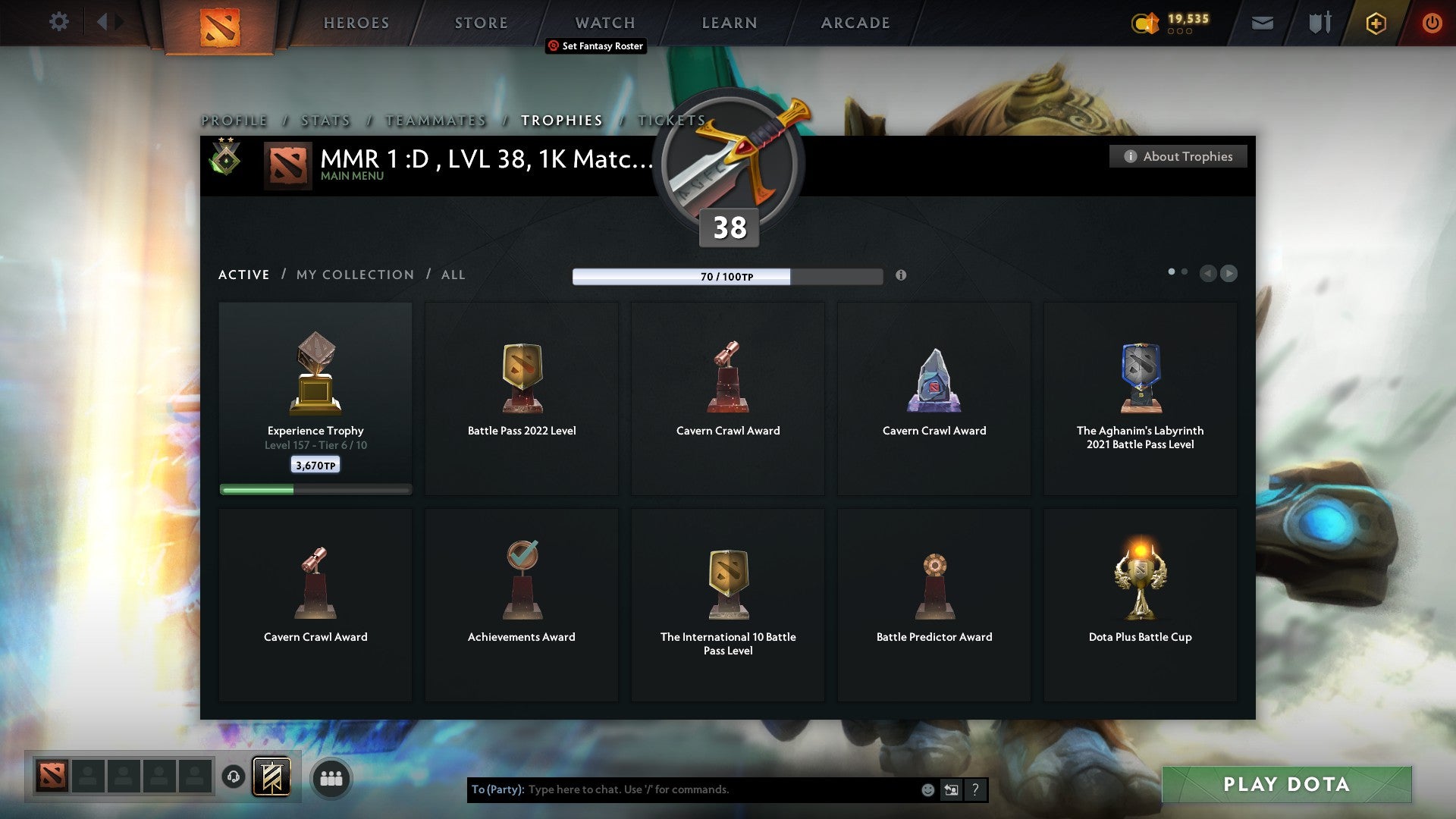Click the Dota Plus hexagon icon
The height and width of the screenshot is (819, 1456).
(1375, 23)
